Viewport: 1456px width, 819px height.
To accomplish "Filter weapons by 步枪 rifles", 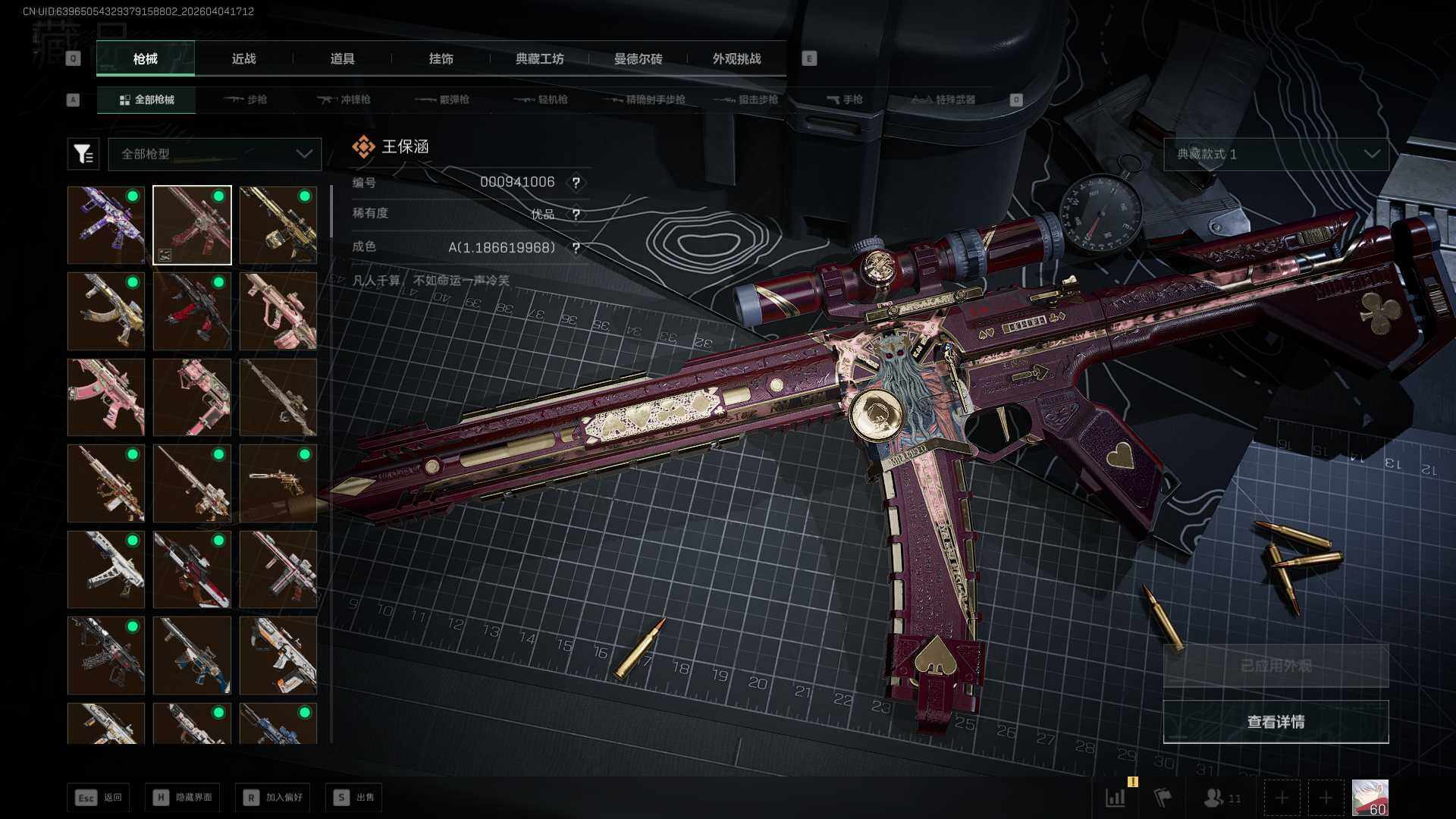I will tap(246, 99).
